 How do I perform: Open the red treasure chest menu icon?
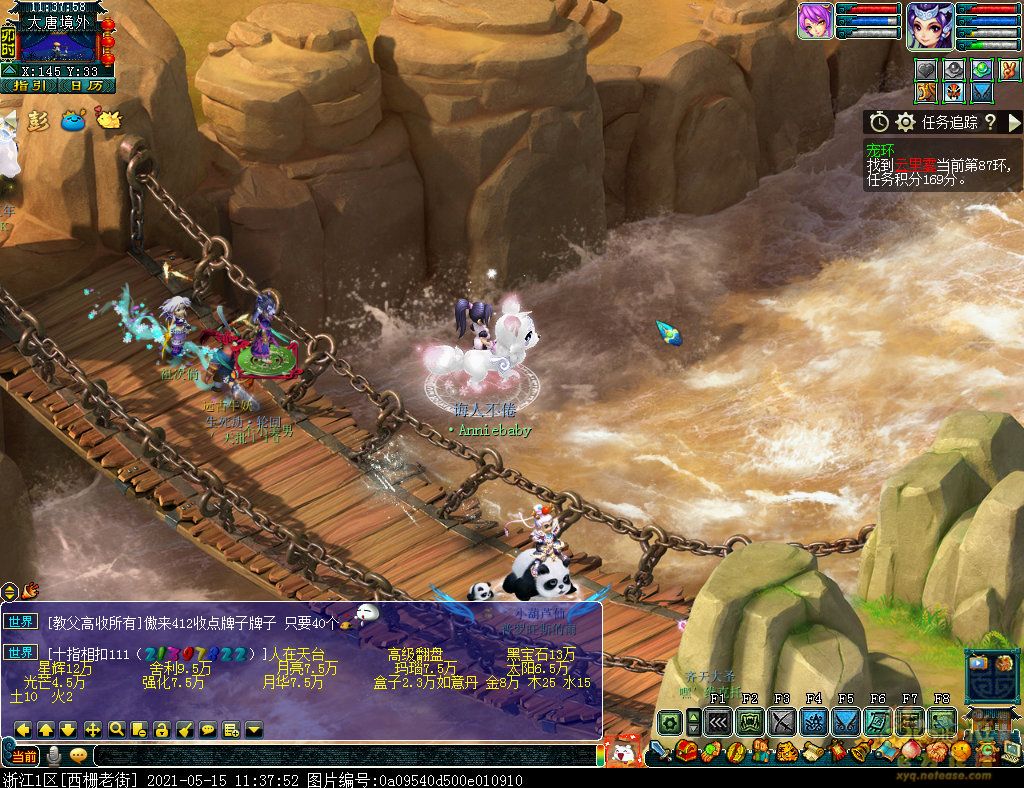point(686,750)
